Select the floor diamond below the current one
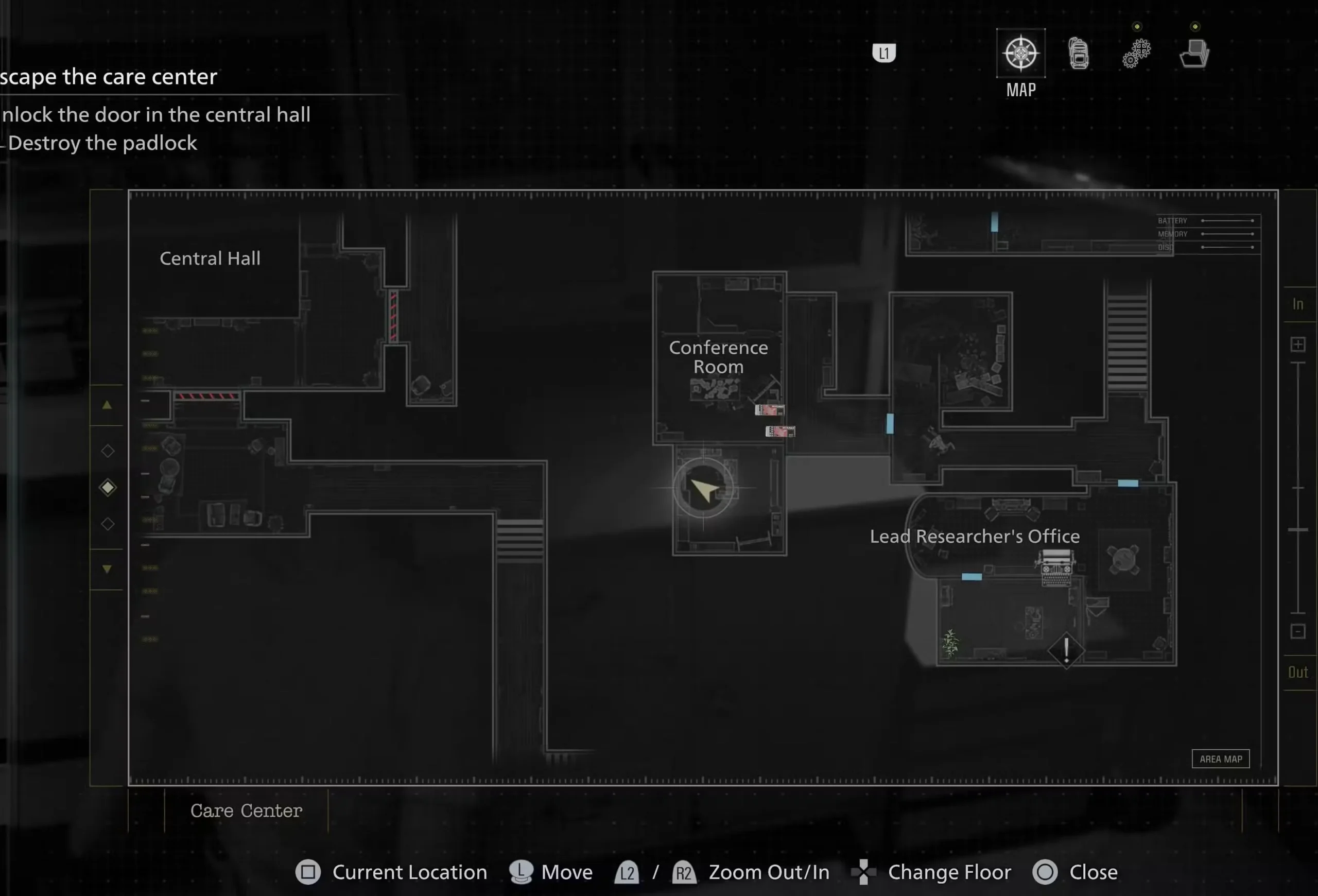 coord(107,523)
